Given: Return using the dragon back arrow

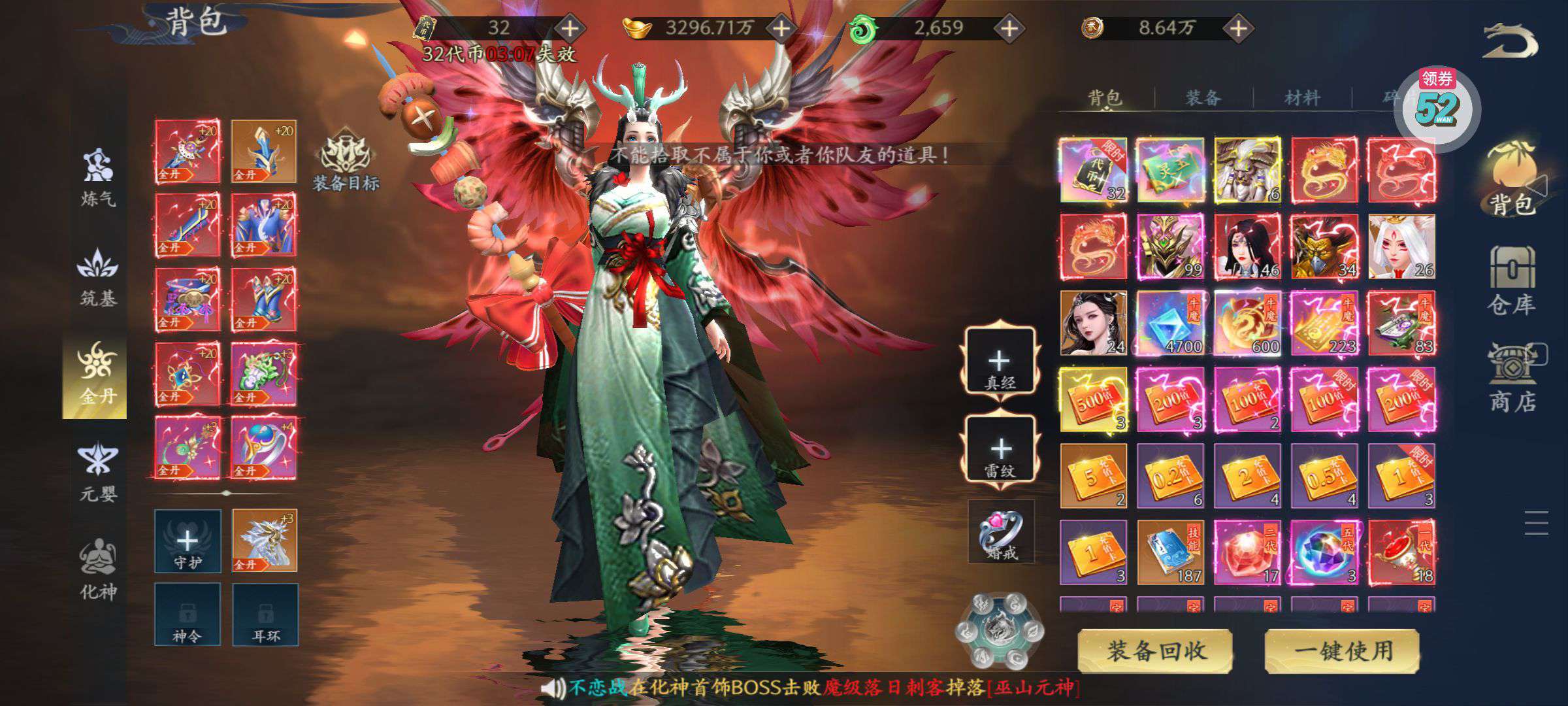Looking at the screenshot, I should [1511, 41].
